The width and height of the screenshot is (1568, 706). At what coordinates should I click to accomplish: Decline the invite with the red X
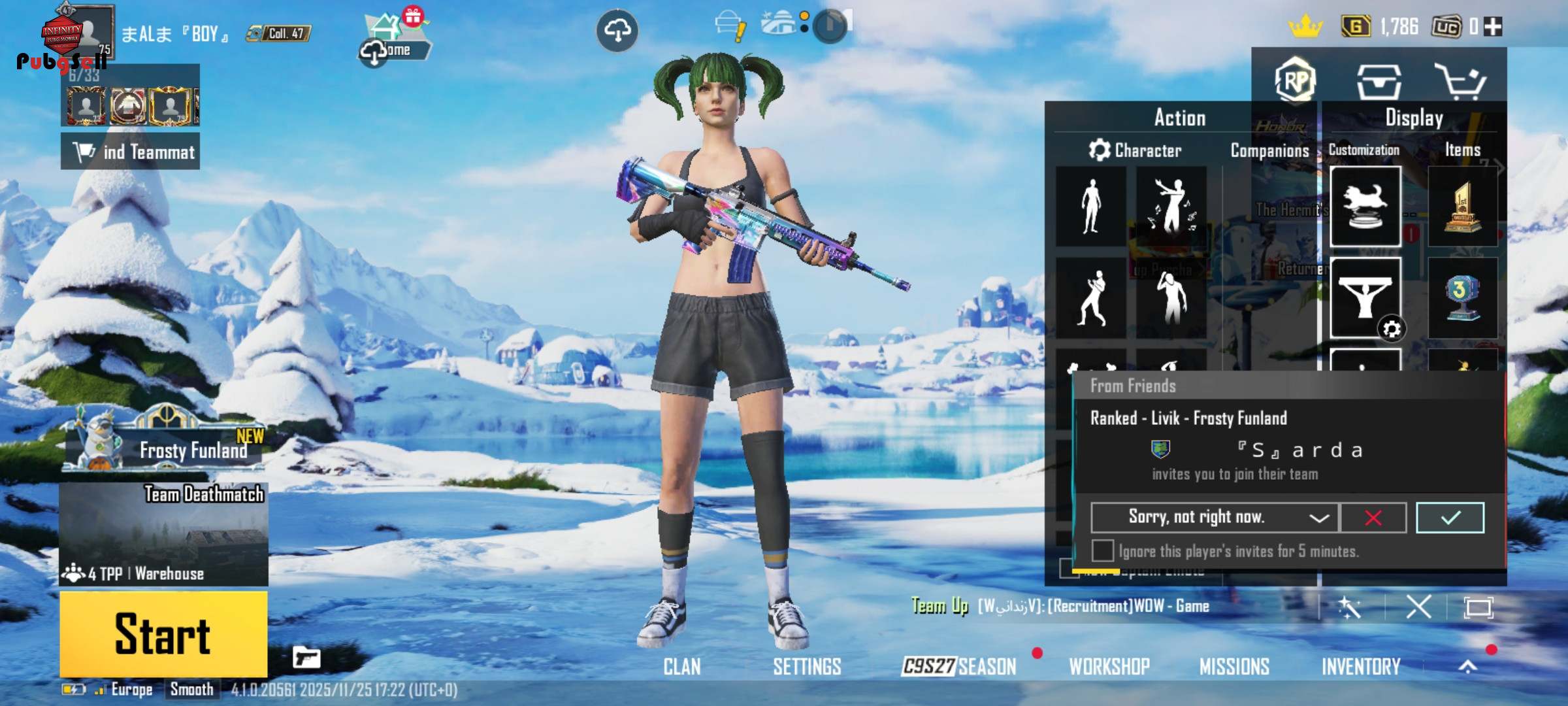click(x=1373, y=518)
